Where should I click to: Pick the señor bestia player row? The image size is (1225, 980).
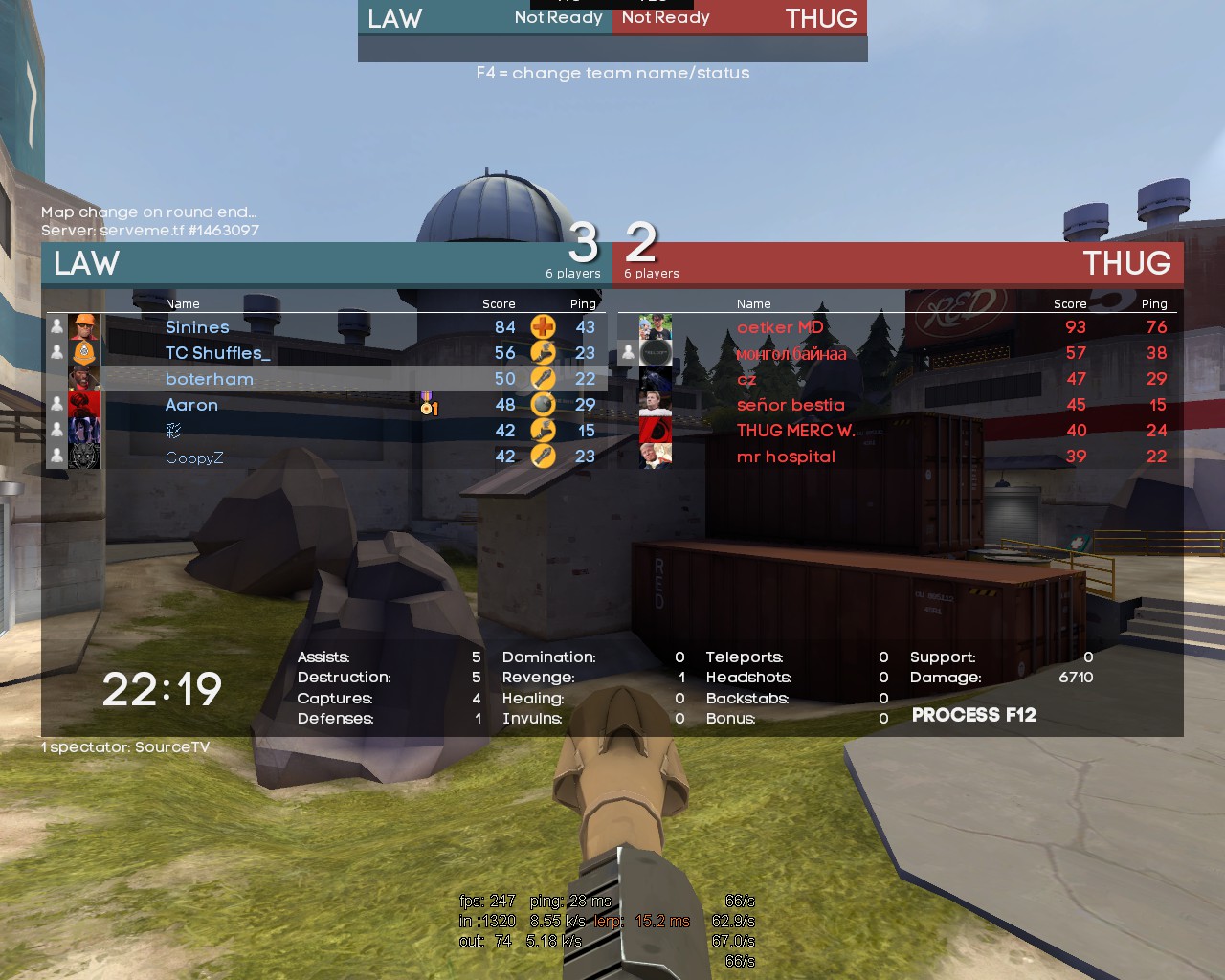791,405
